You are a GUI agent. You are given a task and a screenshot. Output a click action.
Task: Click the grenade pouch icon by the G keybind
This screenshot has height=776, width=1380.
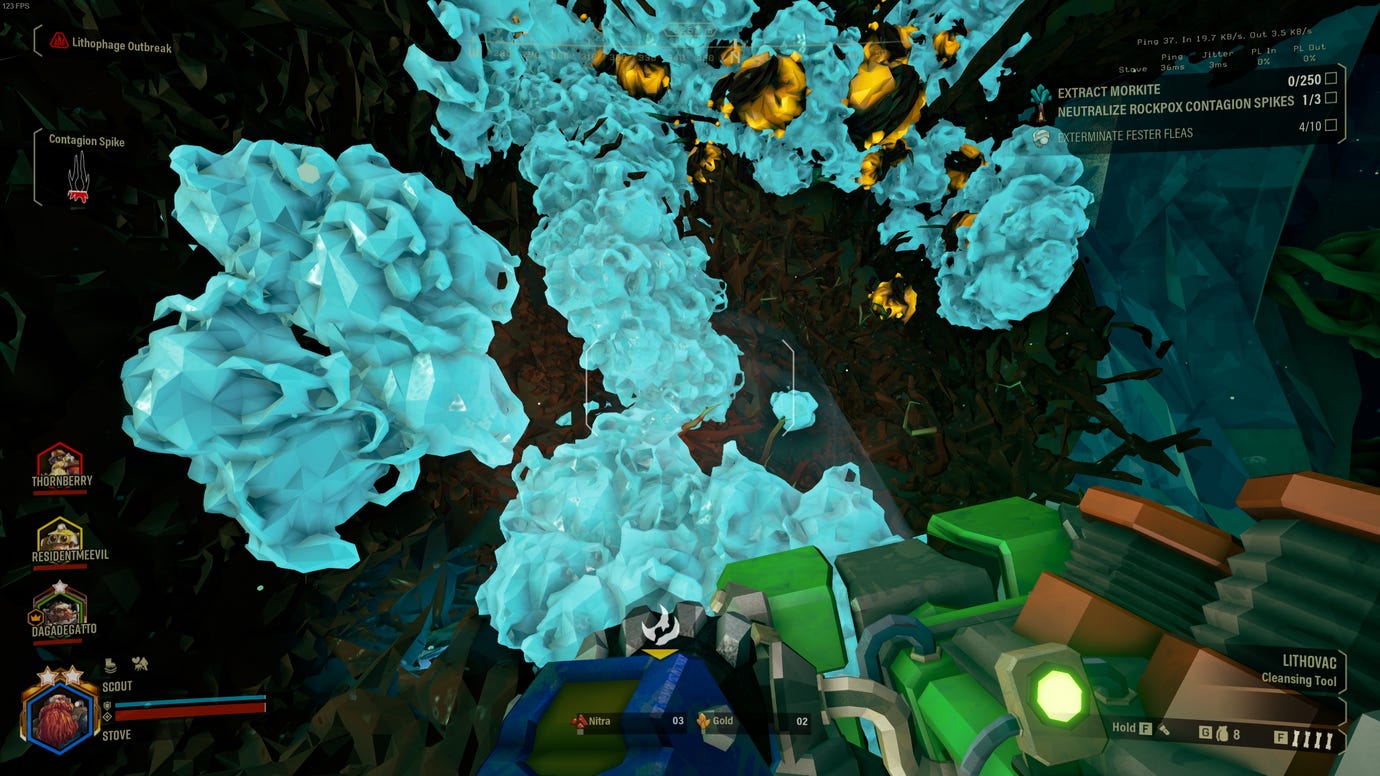pos(1225,731)
